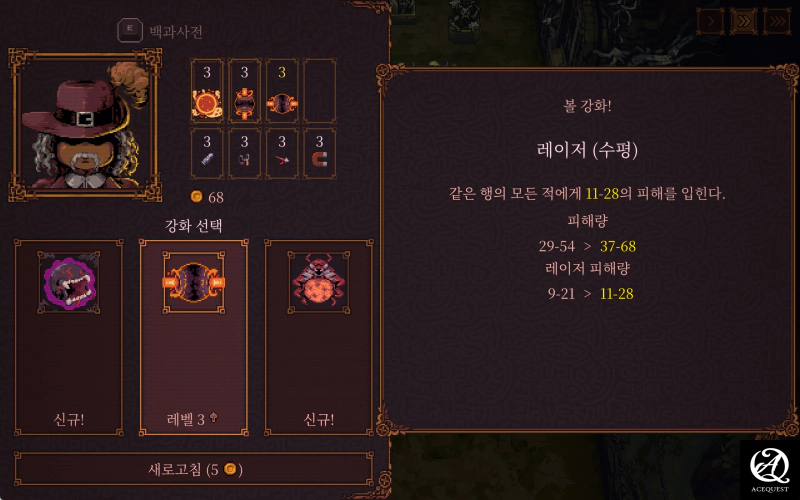Image resolution: width=800 pixels, height=500 pixels.
Task: Reroll choices with the 새로고침 button
Action: click(x=194, y=469)
